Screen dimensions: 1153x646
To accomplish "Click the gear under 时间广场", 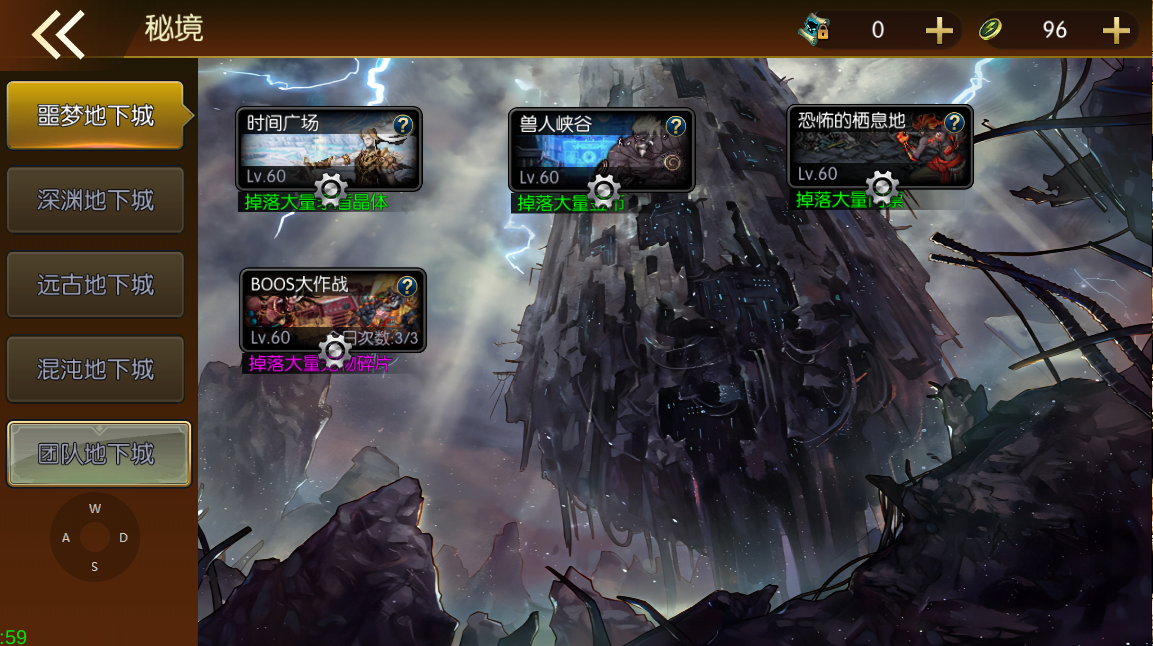I will pos(331,188).
